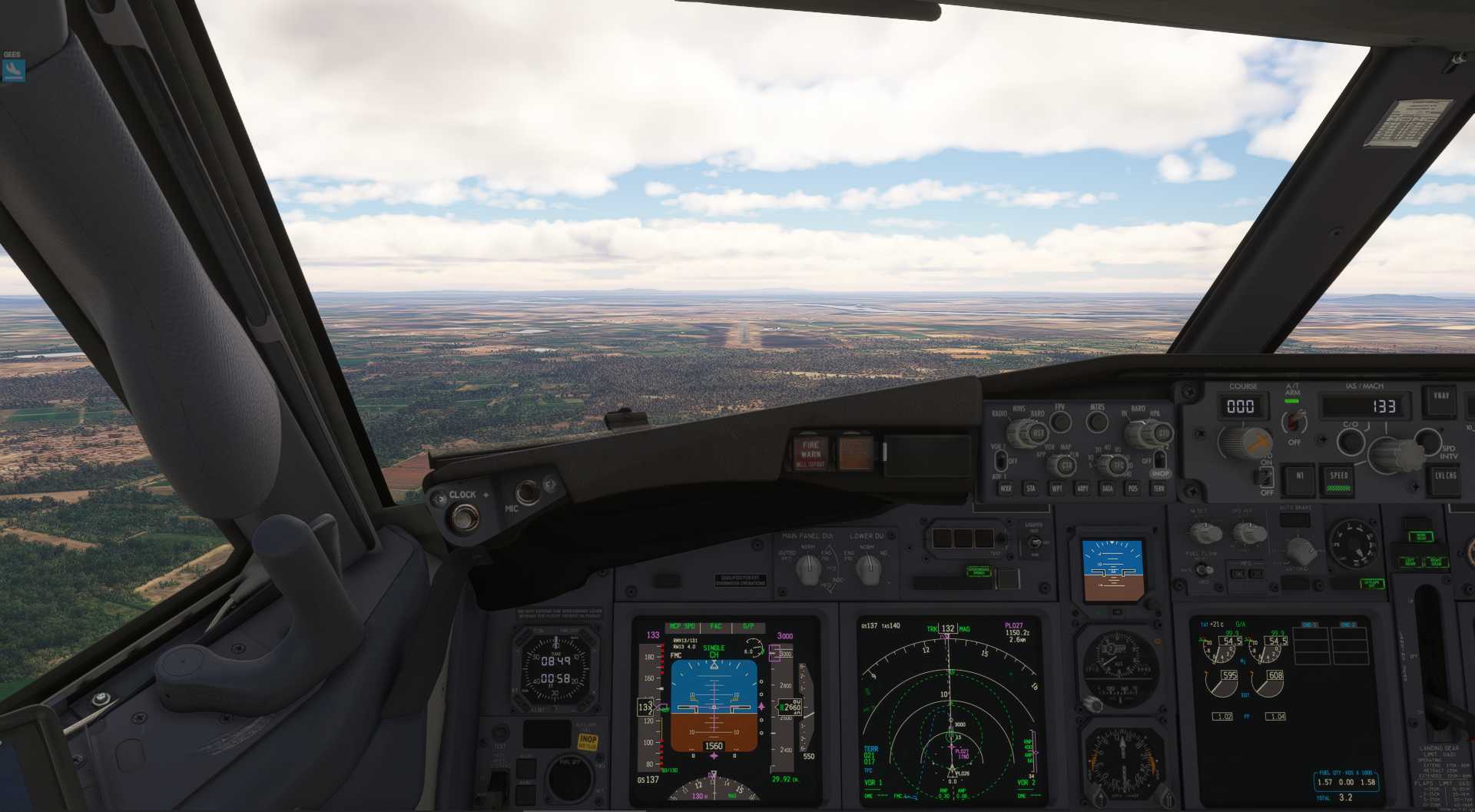Screen dimensions: 1475x812
Task: Turn the COURSE selector knob
Action: pos(1245,442)
